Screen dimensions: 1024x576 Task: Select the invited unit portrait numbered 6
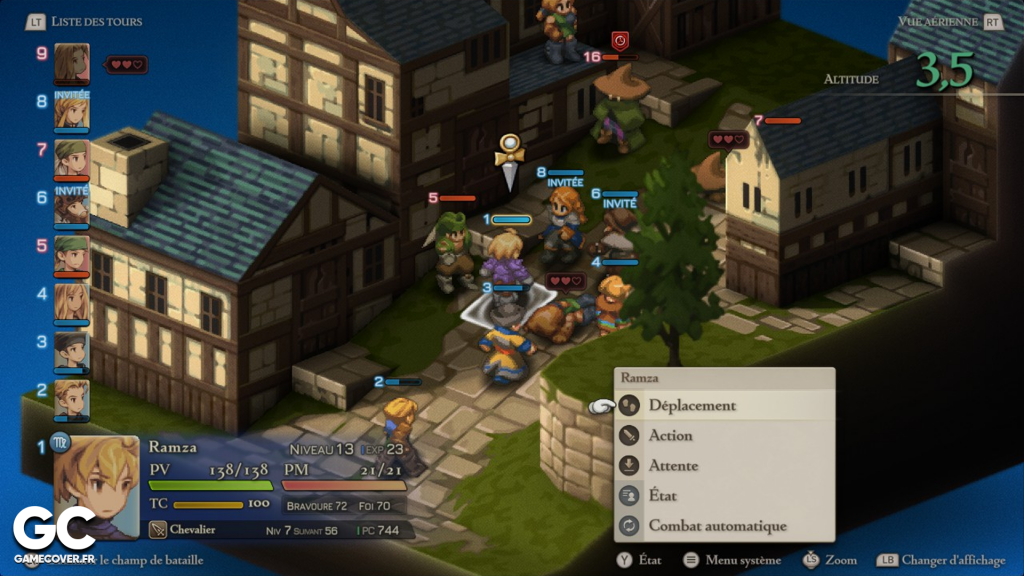(x=72, y=206)
